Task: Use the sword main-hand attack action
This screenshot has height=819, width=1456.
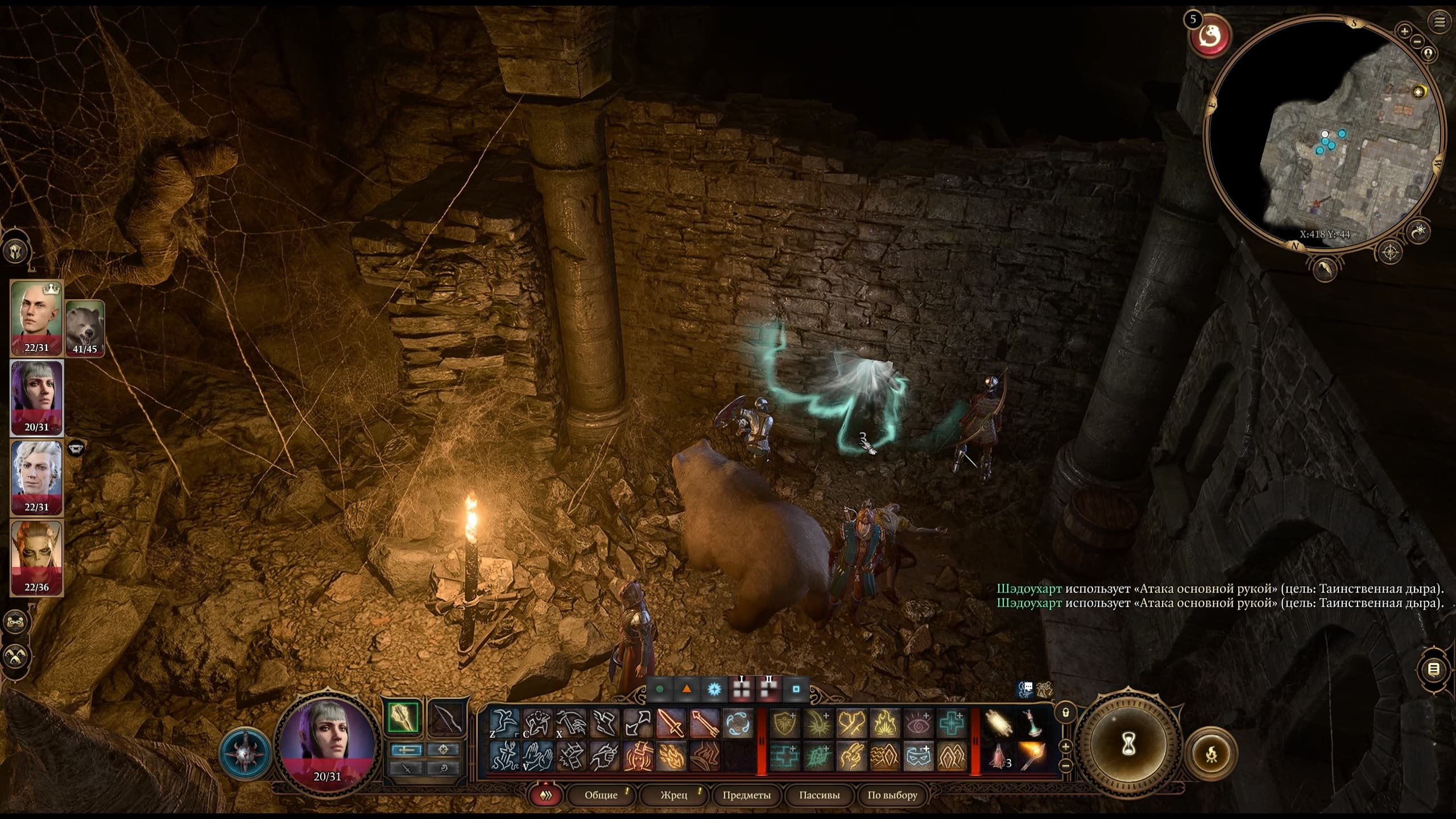Action: 671,723
